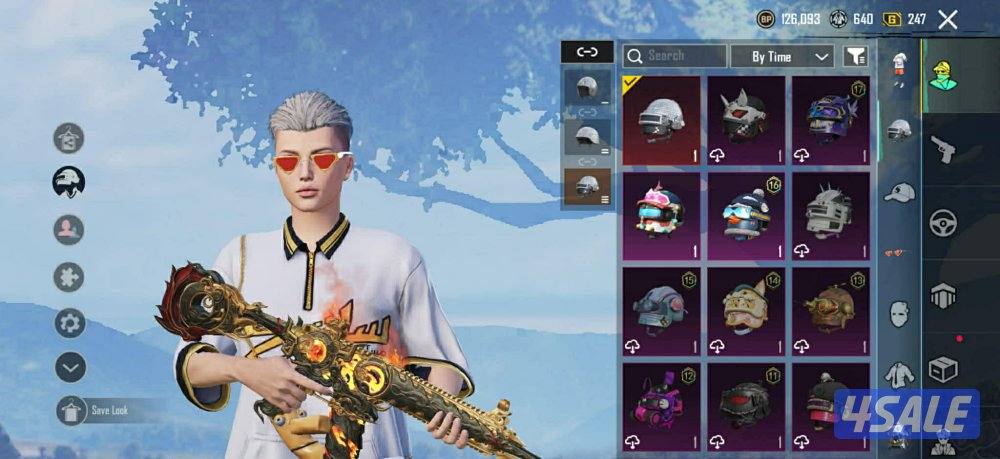Collapse the side menu with the down arrow

click(69, 367)
